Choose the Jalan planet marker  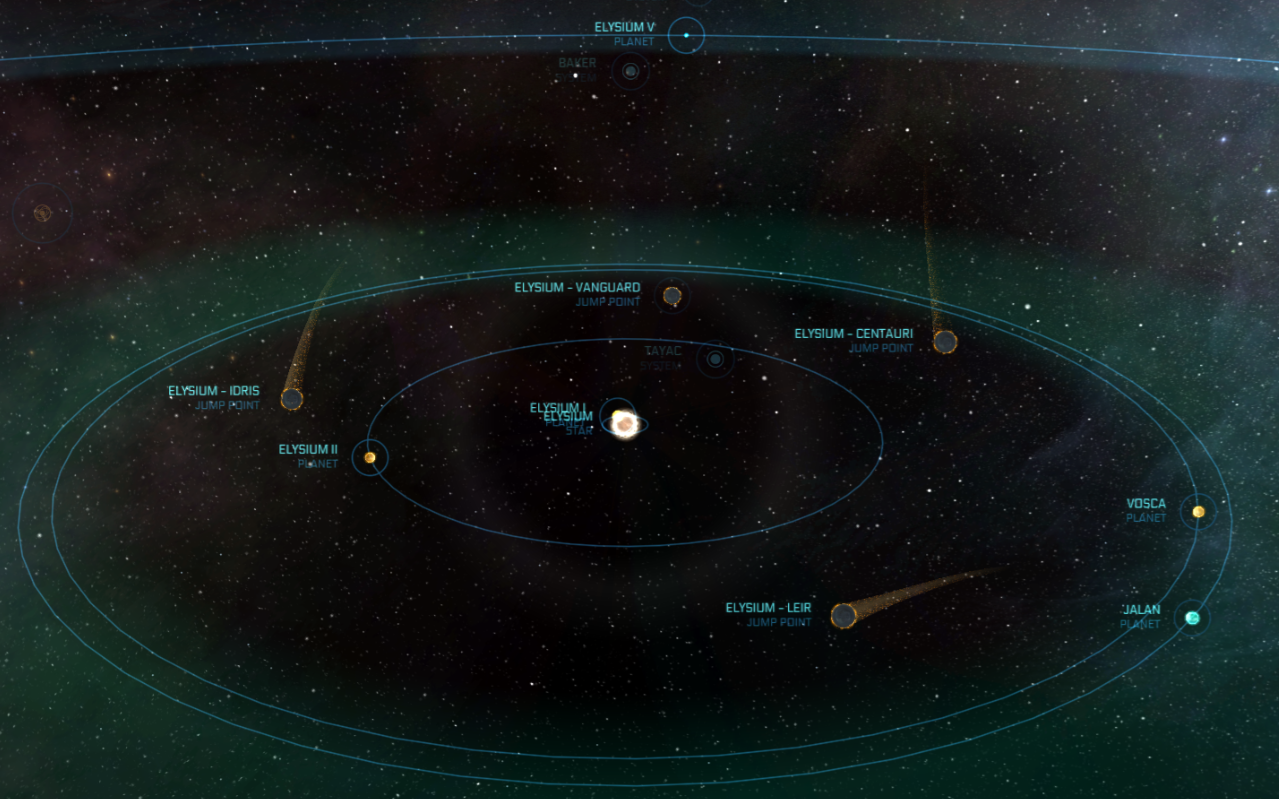coord(1192,618)
